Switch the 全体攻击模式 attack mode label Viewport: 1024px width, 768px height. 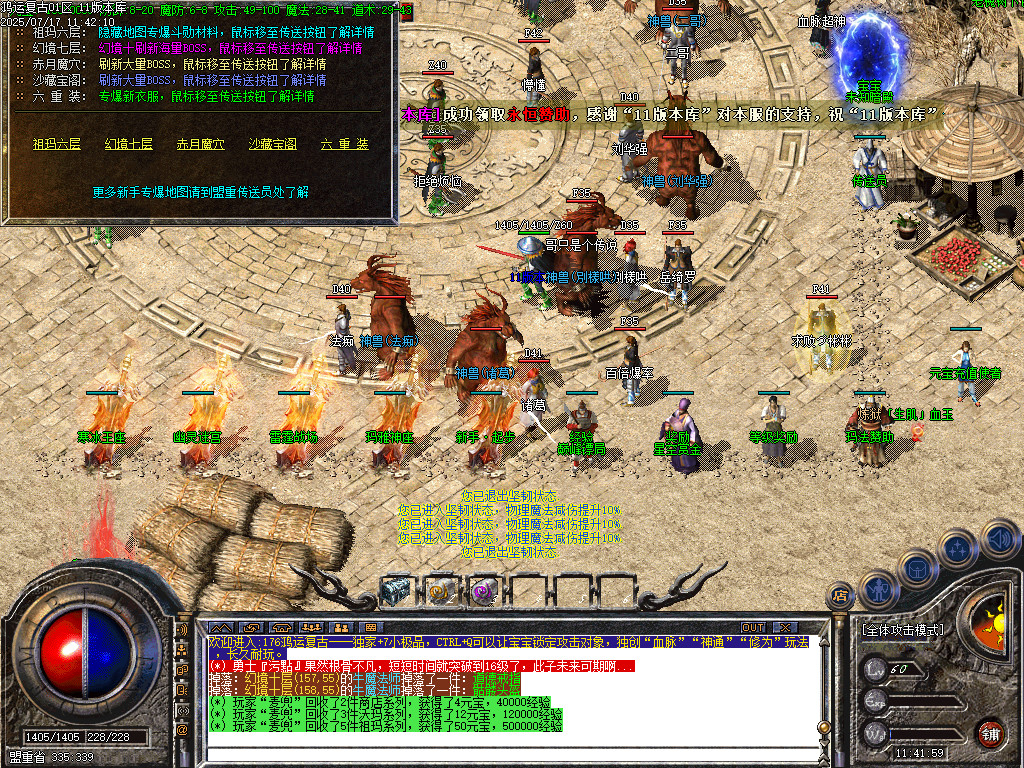(x=901, y=631)
